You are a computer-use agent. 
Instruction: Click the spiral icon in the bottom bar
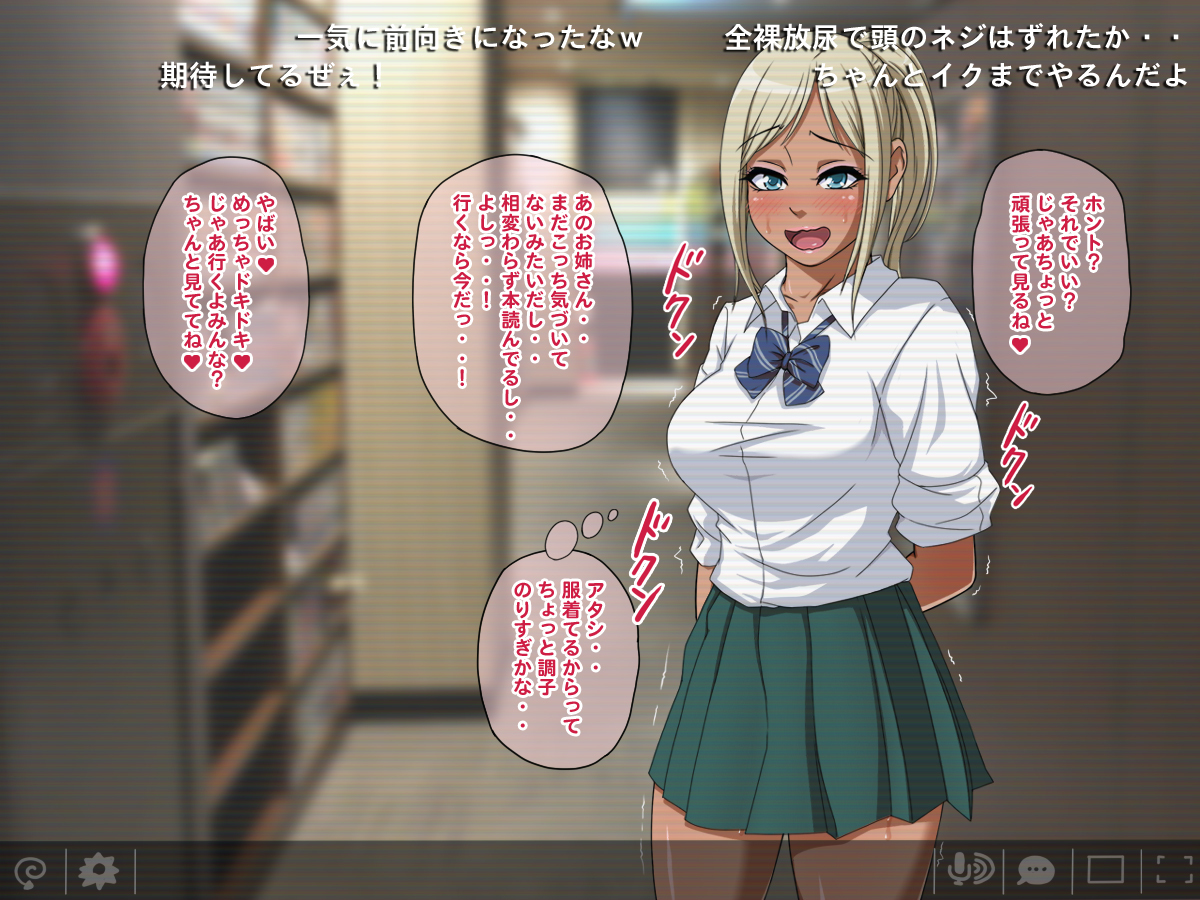coord(30,870)
